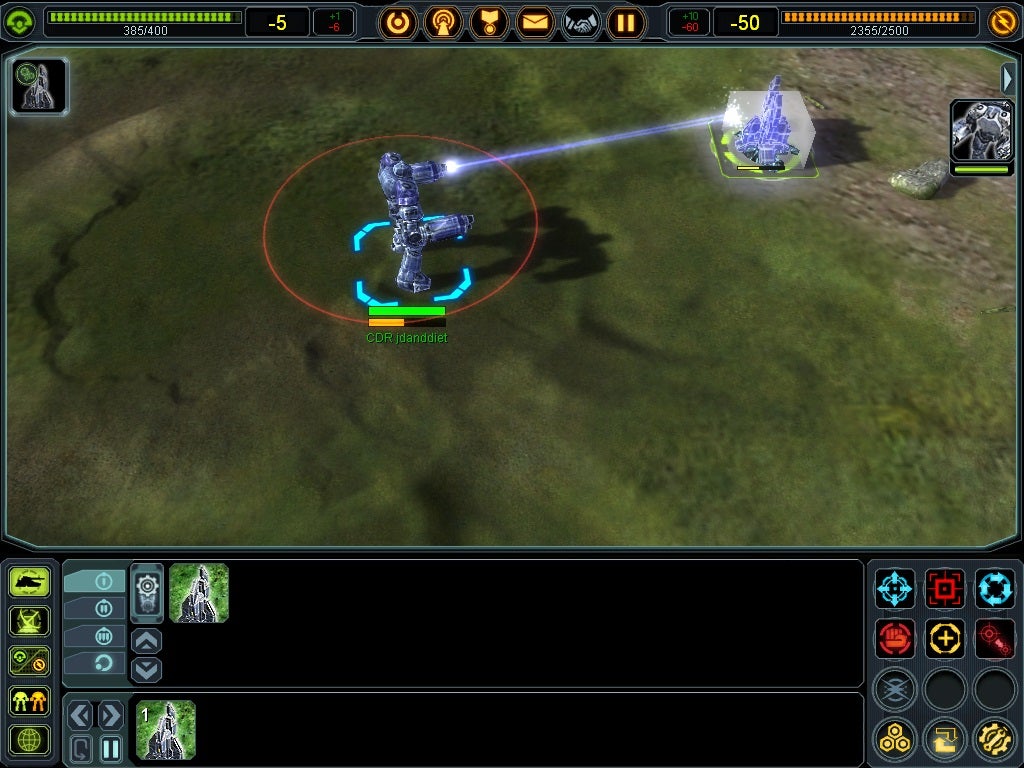Open the envelope message inbox

(x=535, y=21)
